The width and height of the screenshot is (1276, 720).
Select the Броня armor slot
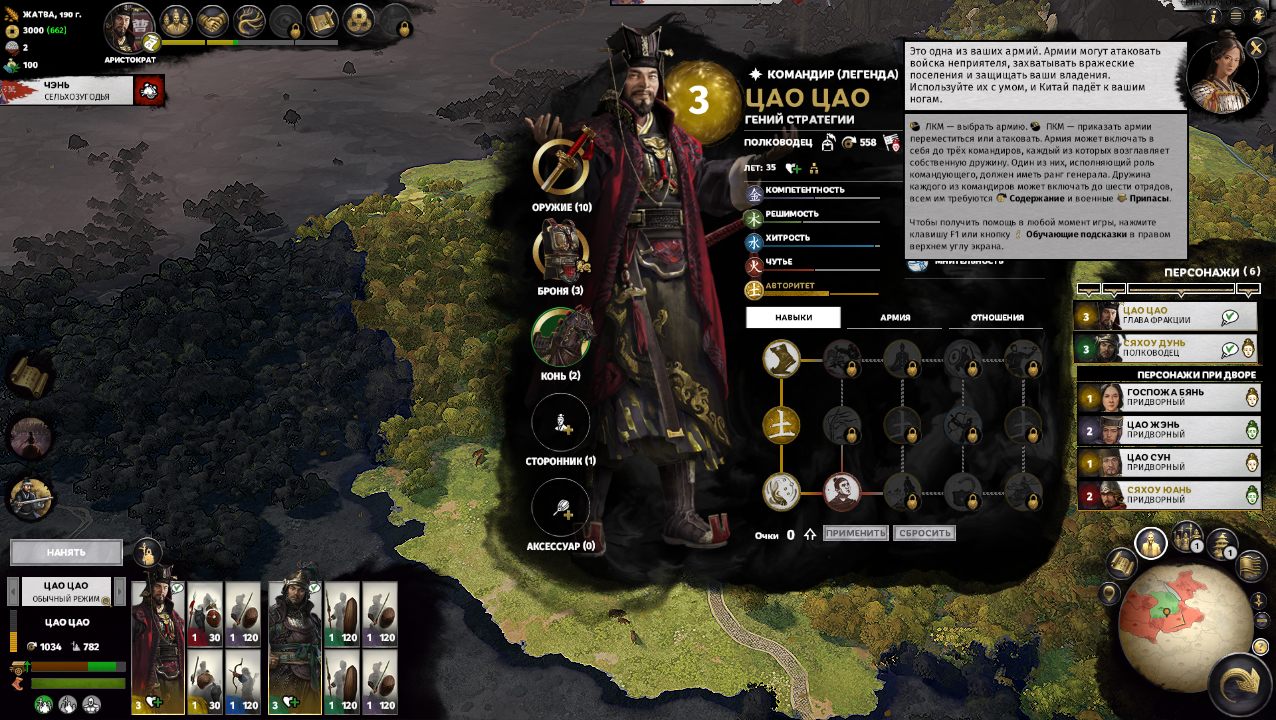(561, 251)
